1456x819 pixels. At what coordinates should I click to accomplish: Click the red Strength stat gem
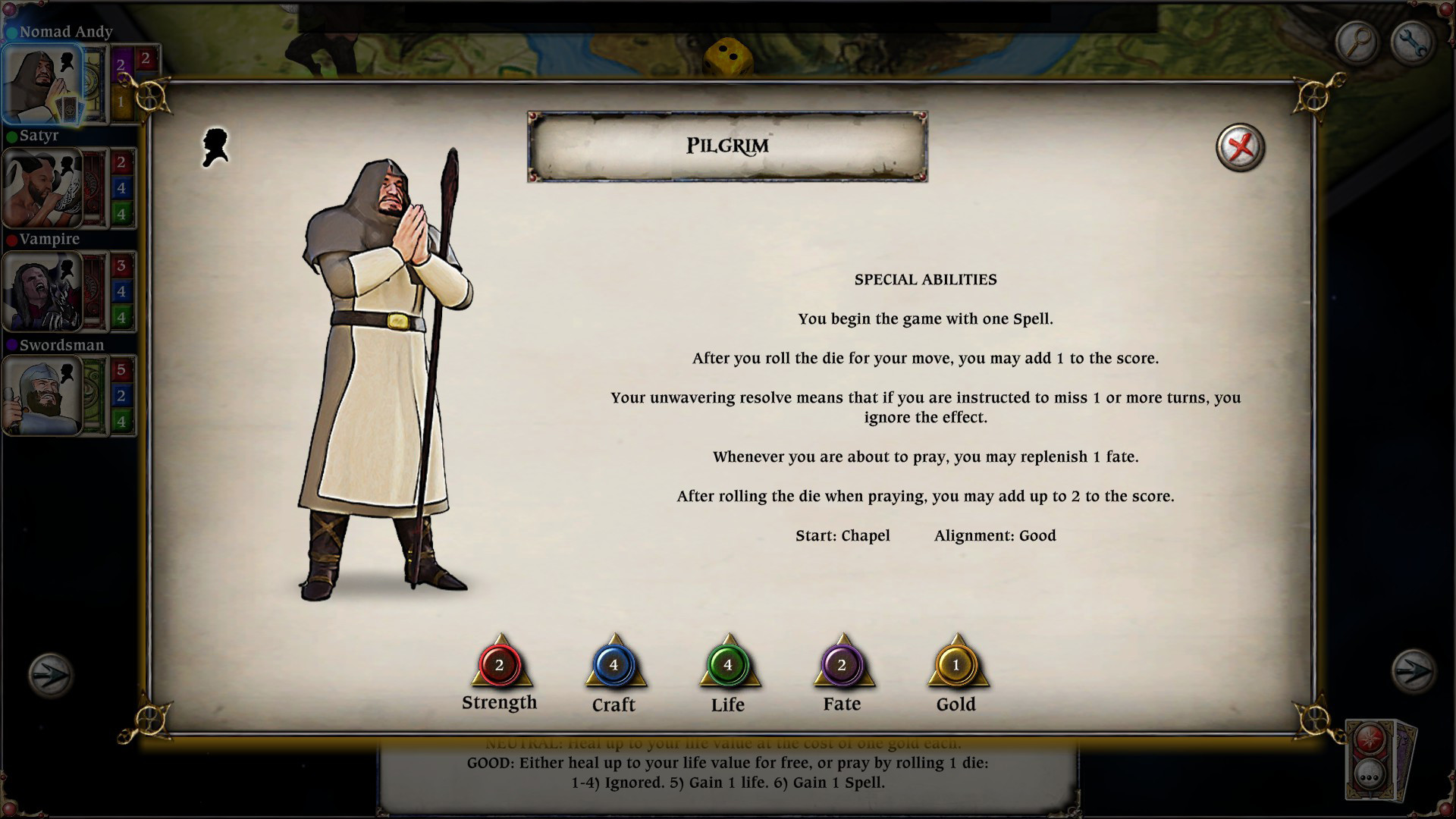[499, 665]
